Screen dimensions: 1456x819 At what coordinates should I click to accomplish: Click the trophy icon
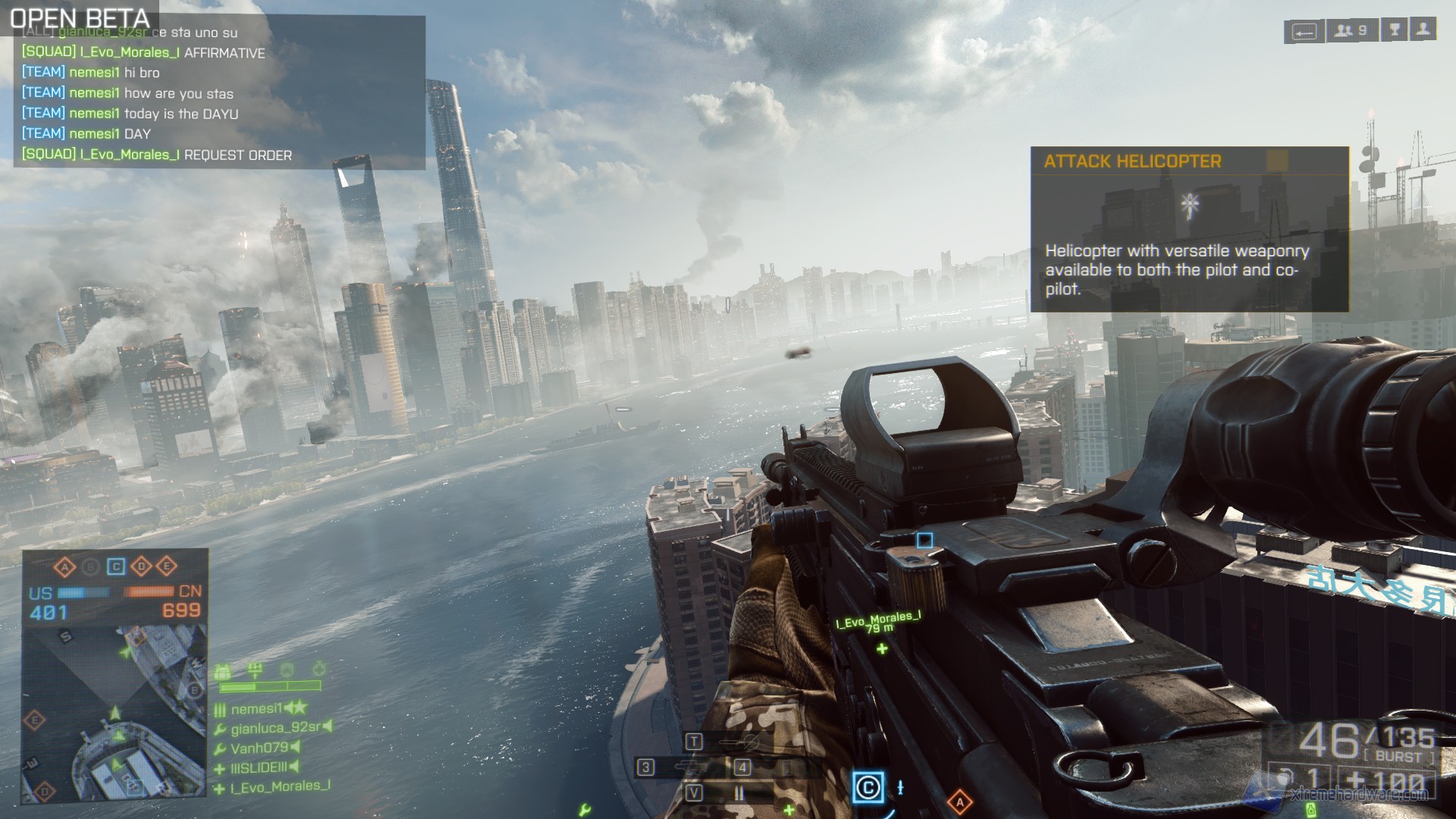[x=1395, y=30]
